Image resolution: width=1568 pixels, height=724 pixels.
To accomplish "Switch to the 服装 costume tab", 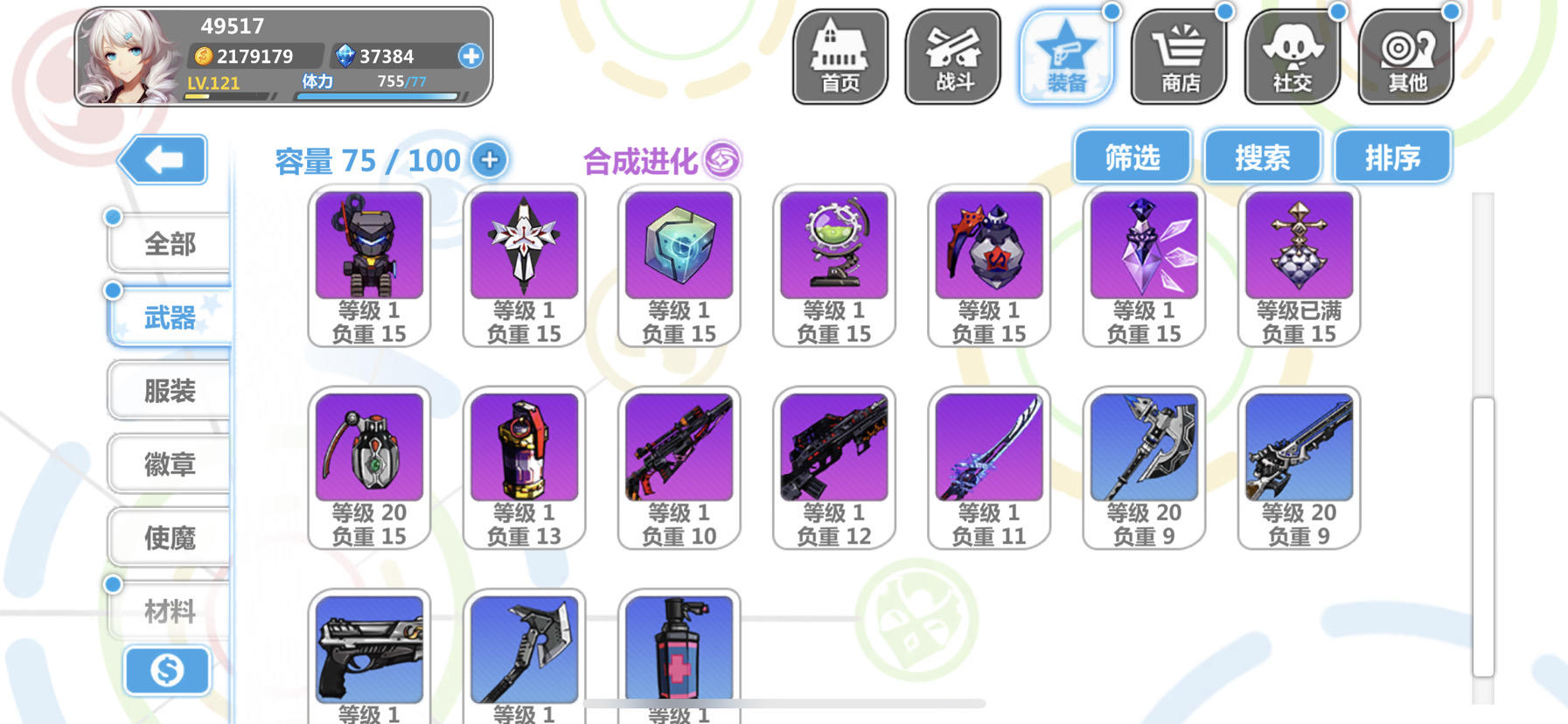I will (171, 390).
